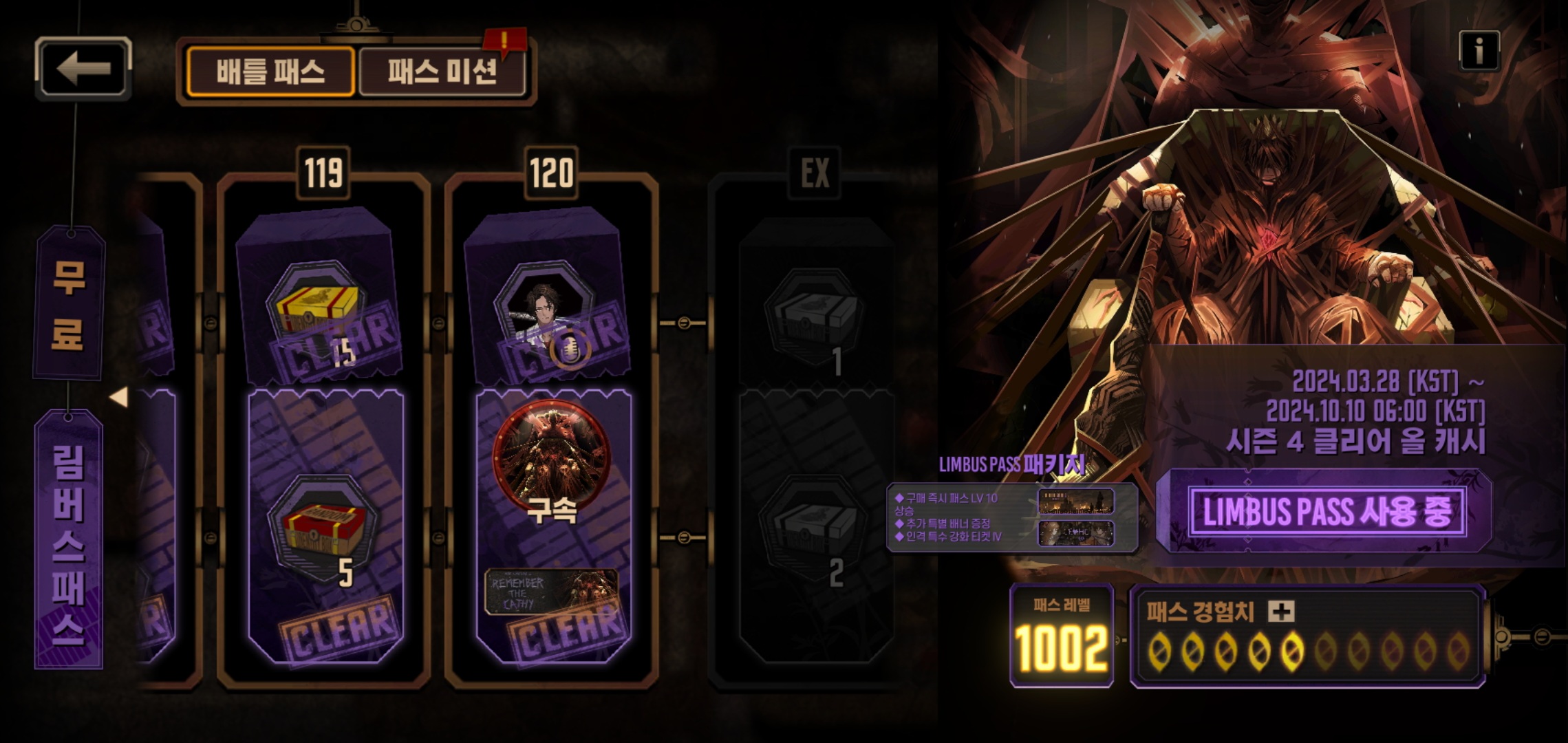
Task: Open the Remember the Cathy banner reward
Action: pos(550,592)
